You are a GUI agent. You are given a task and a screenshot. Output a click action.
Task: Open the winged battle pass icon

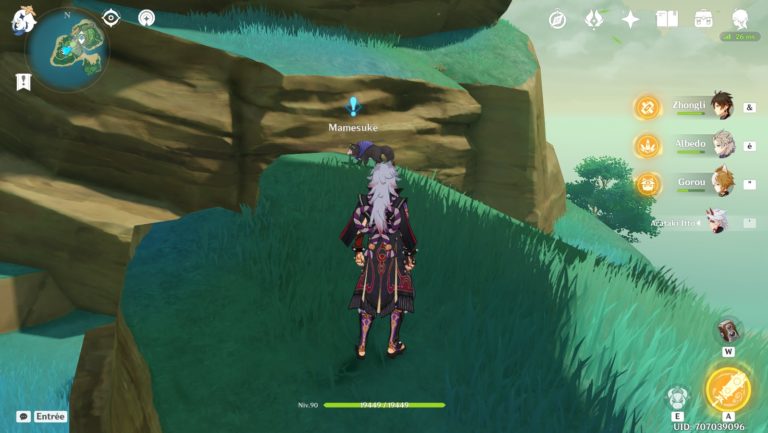[594, 19]
